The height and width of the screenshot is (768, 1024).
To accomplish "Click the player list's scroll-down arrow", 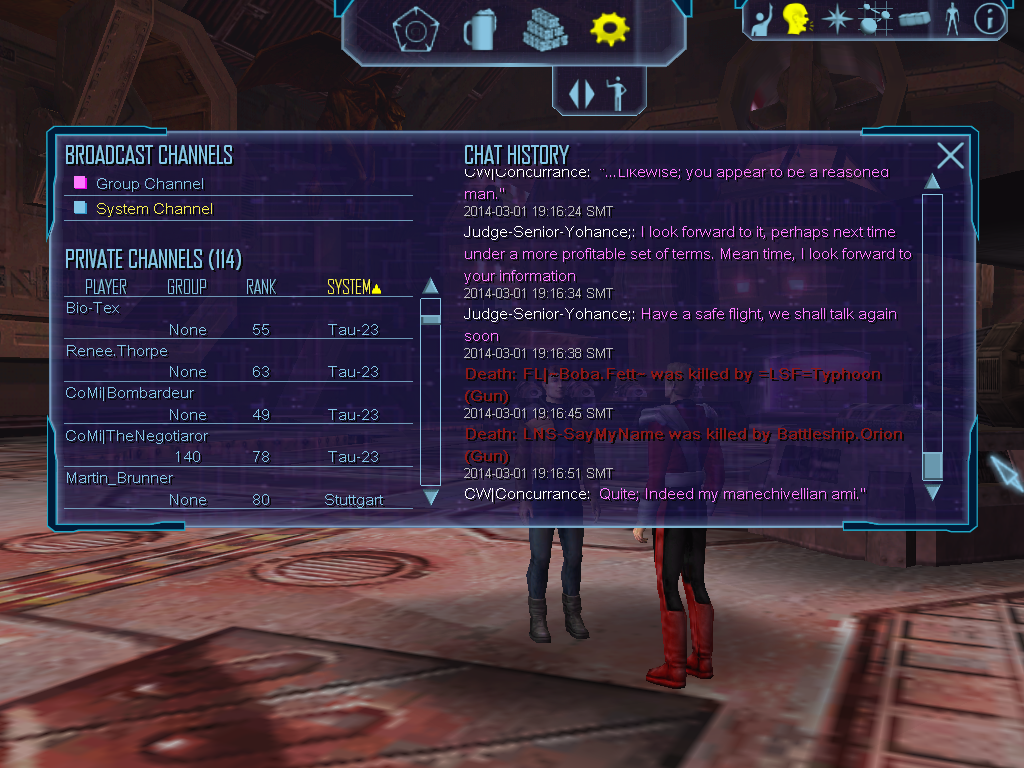I will coord(431,496).
